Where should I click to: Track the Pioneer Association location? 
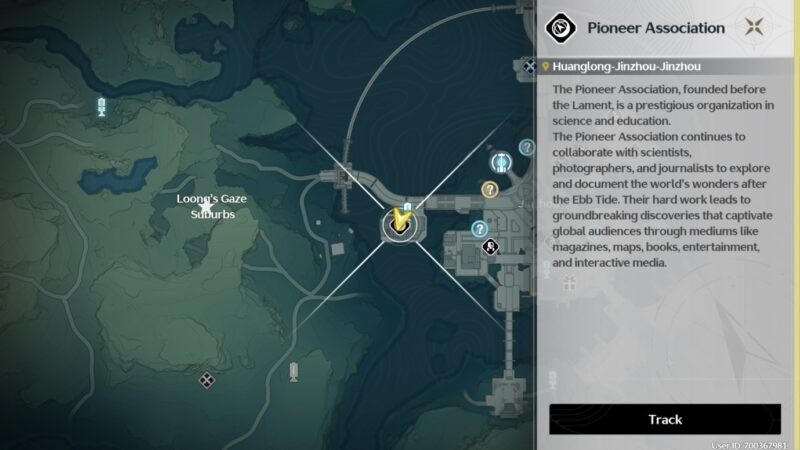pyautogui.click(x=664, y=419)
